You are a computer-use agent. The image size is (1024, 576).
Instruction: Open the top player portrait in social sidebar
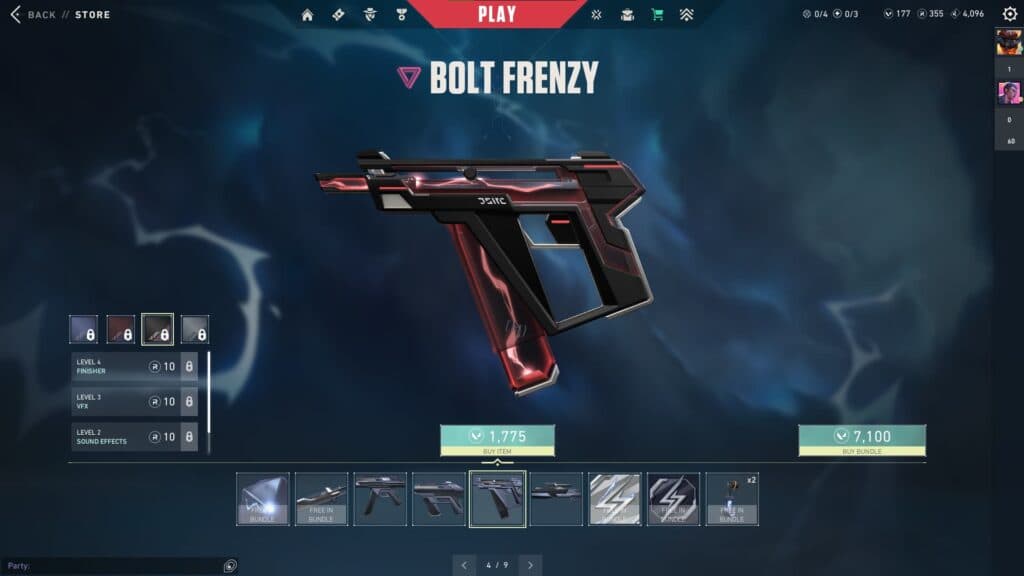pyautogui.click(x=1008, y=42)
